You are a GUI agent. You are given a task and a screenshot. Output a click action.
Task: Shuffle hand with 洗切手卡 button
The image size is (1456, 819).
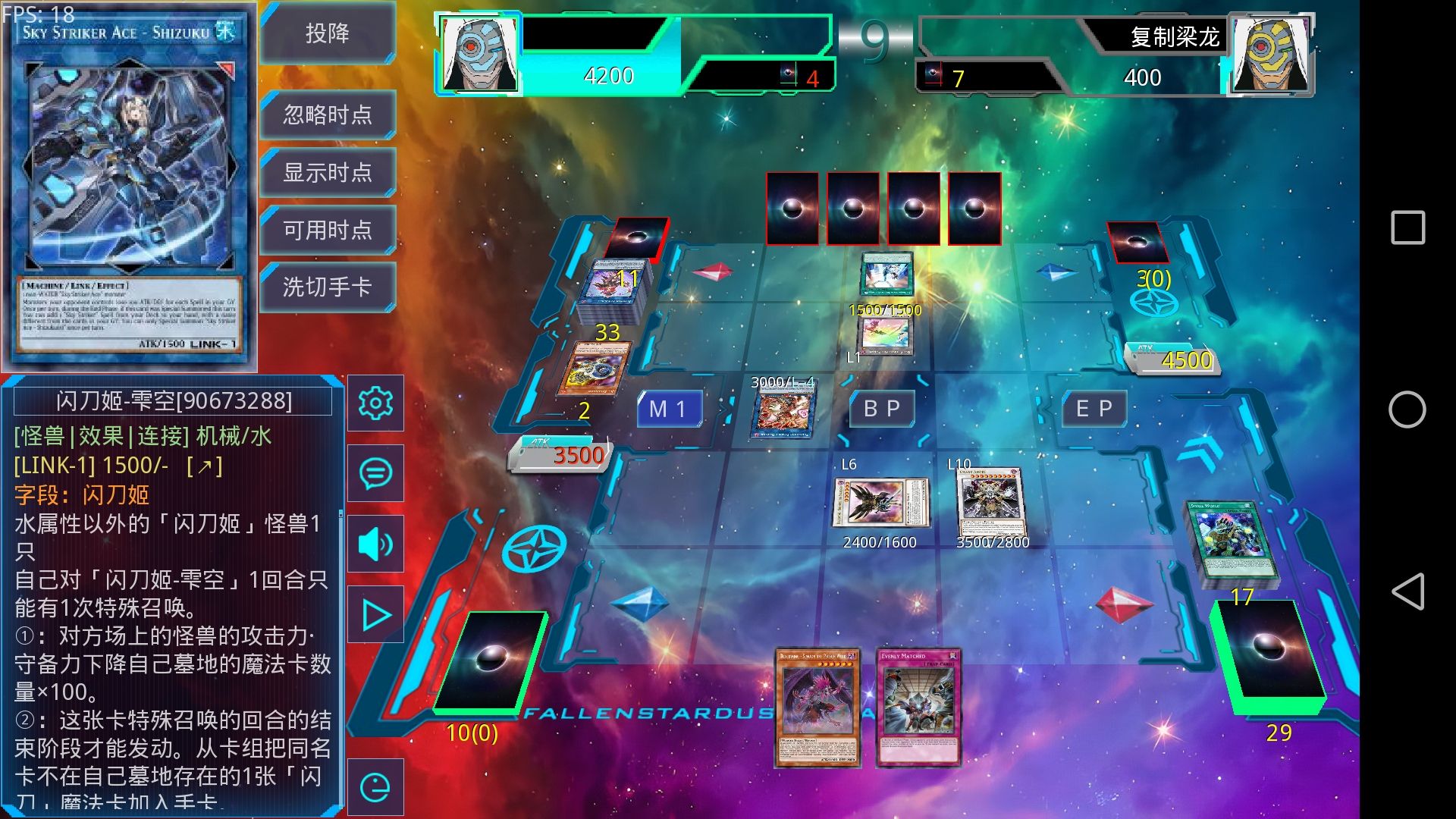328,287
